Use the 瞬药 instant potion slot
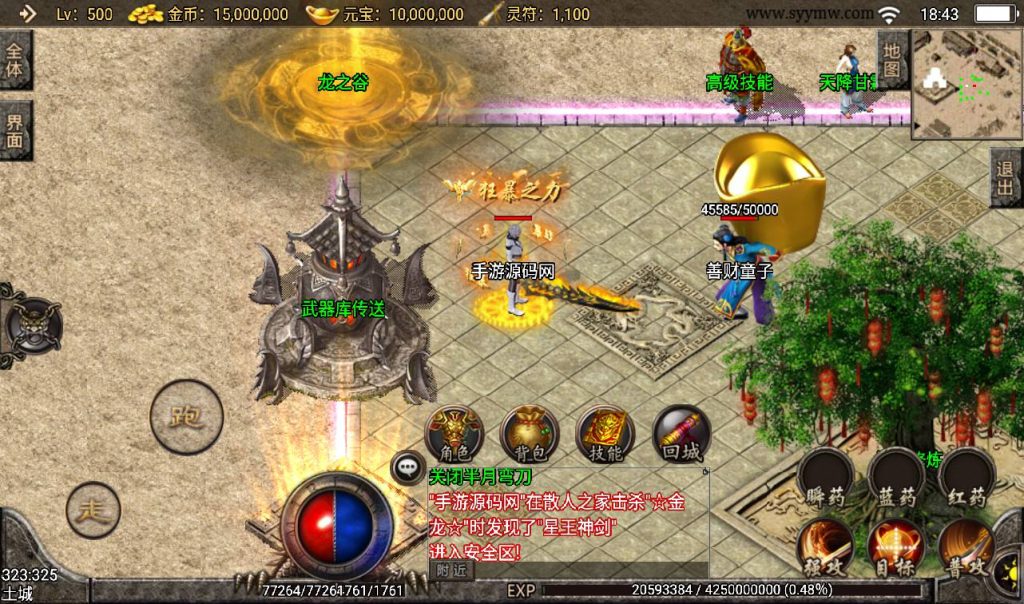This screenshot has height=604, width=1024. (x=826, y=476)
